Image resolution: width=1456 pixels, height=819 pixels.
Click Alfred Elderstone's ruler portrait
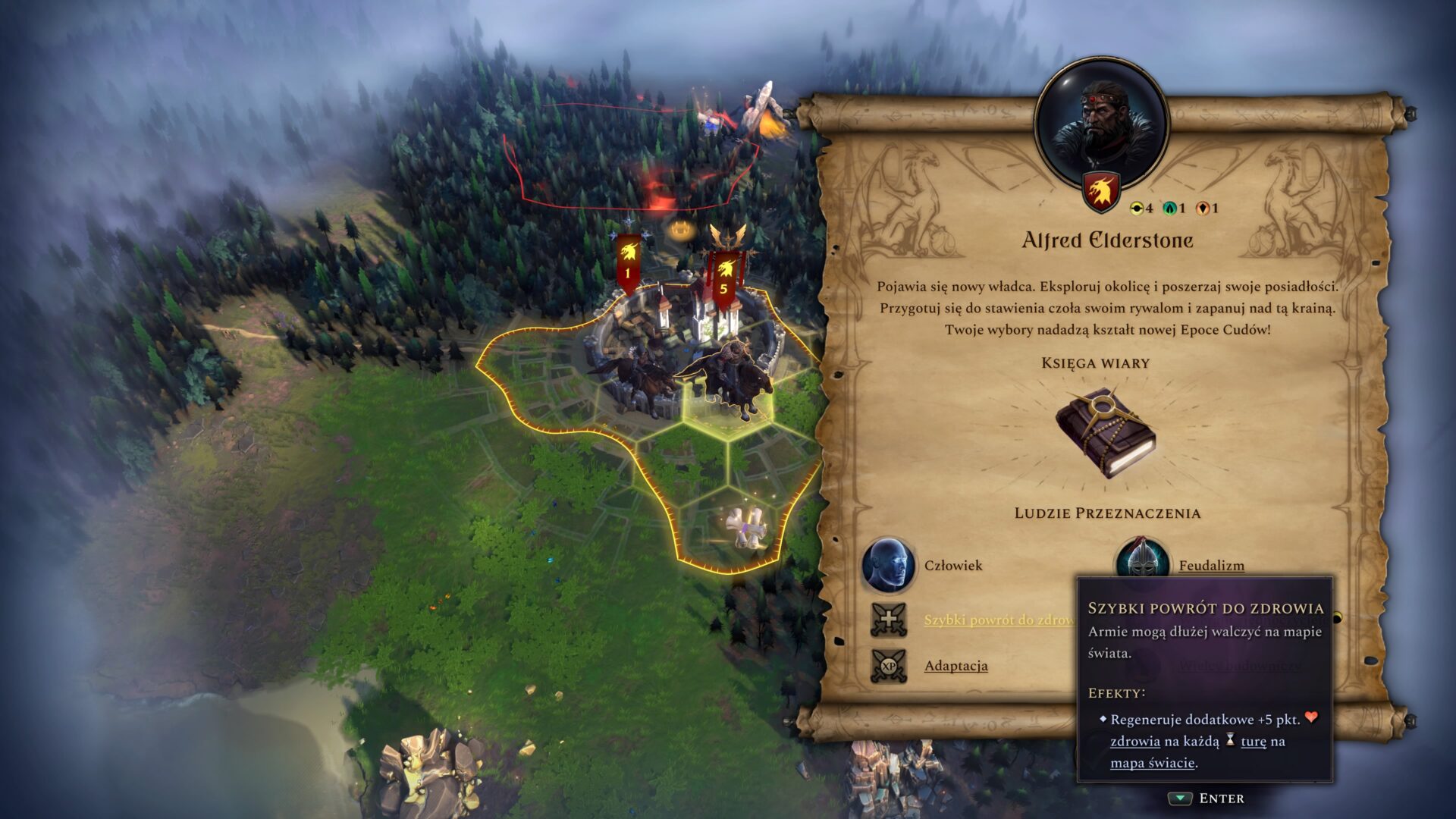(1102, 123)
